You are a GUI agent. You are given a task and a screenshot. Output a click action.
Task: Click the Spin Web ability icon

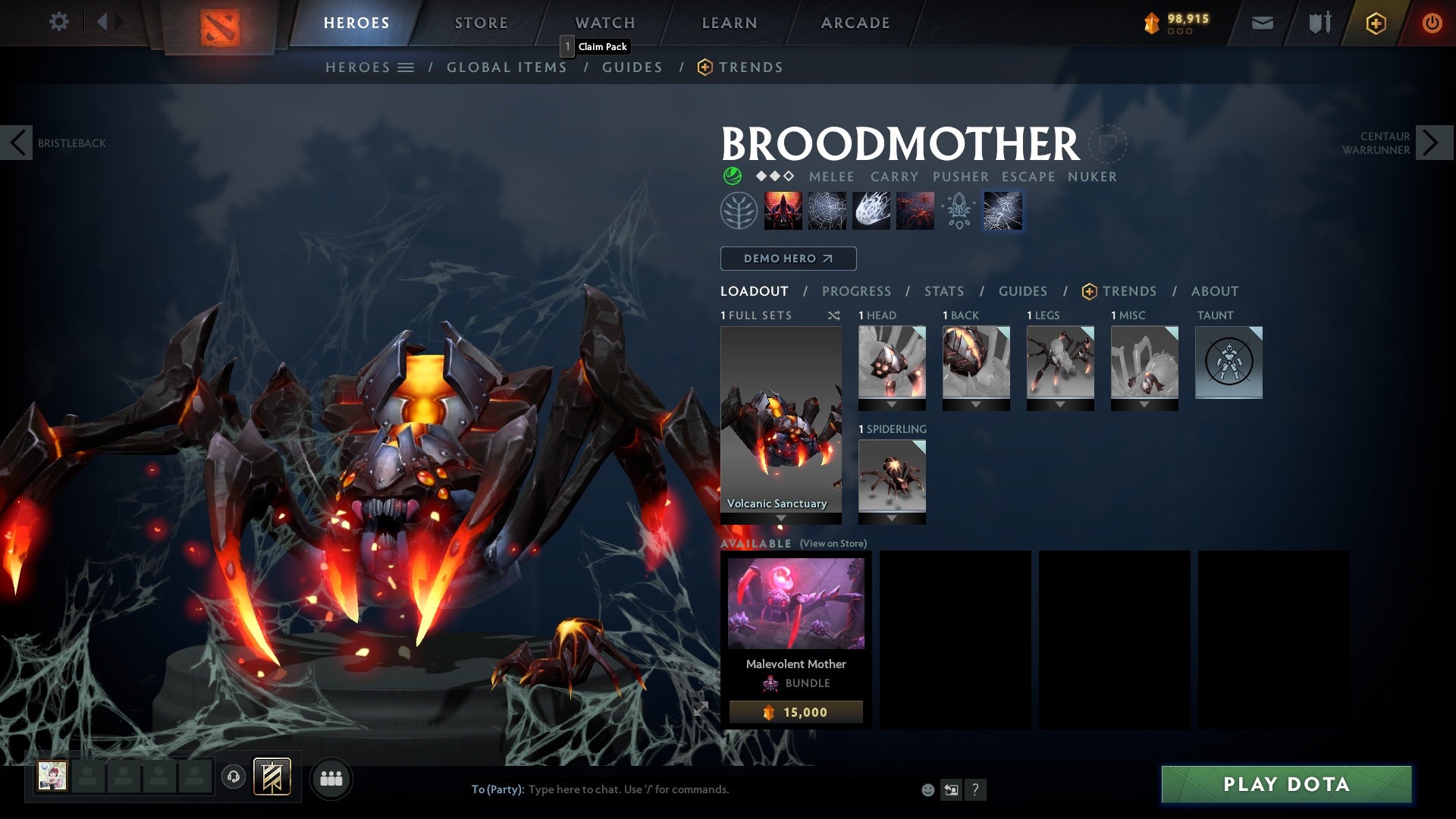(827, 210)
